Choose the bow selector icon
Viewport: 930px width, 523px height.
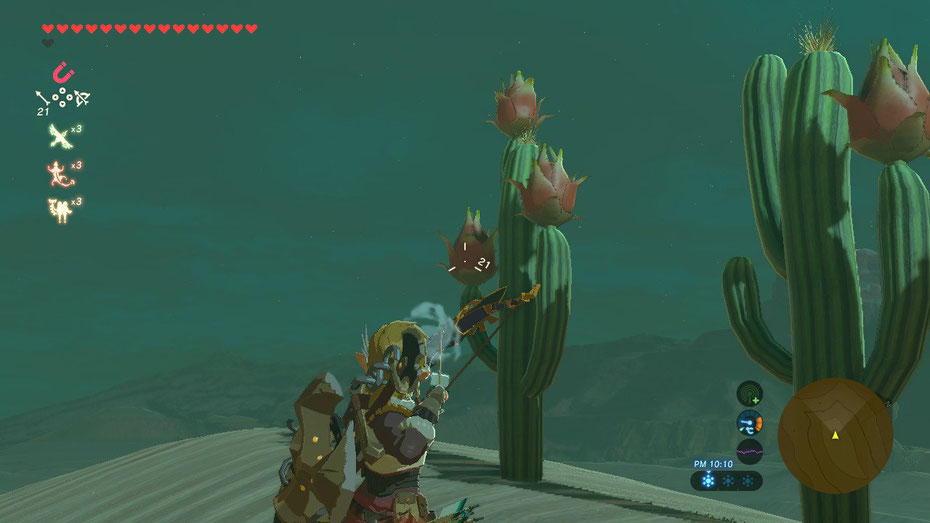coord(83,98)
